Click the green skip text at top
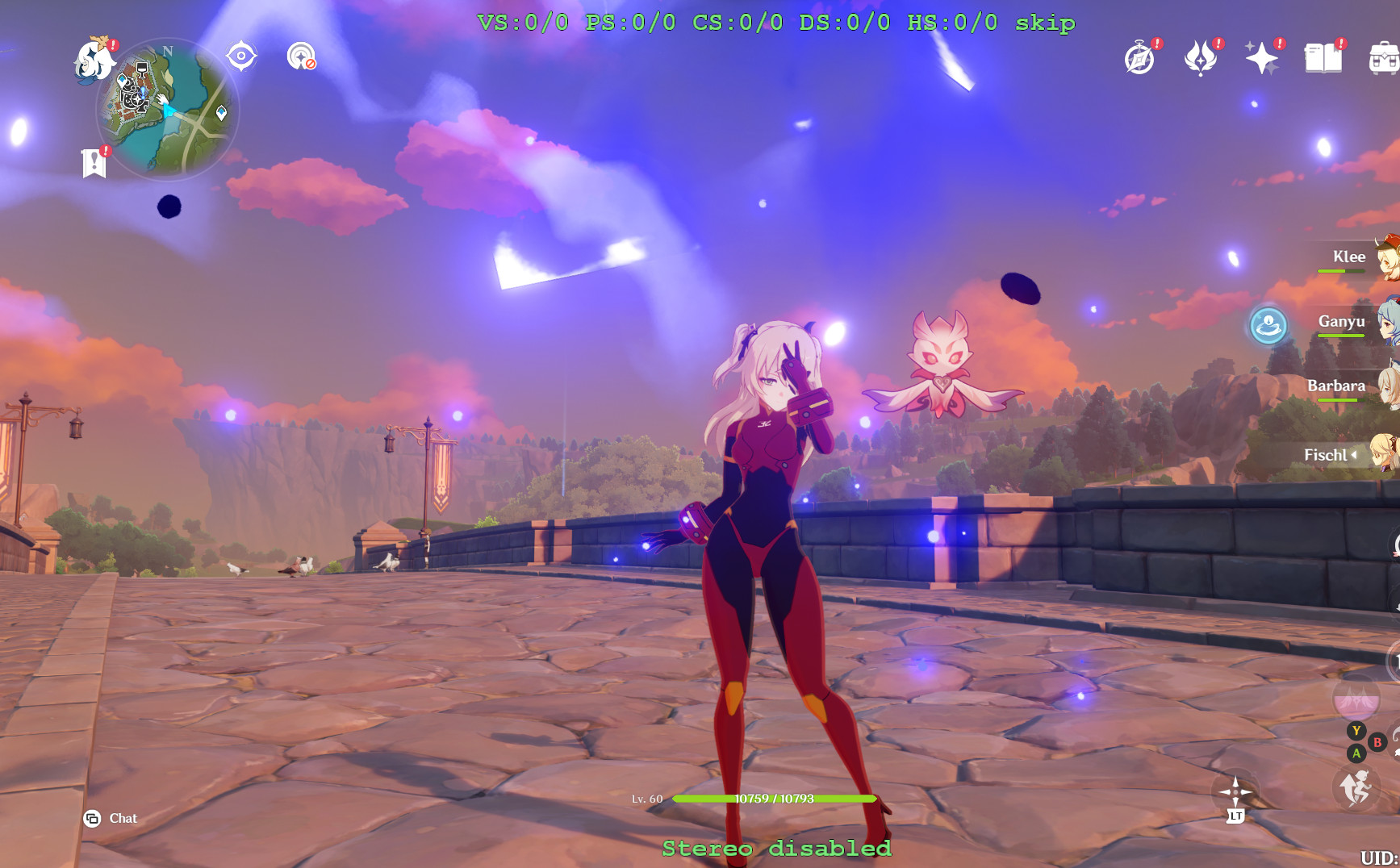 pos(1046,23)
